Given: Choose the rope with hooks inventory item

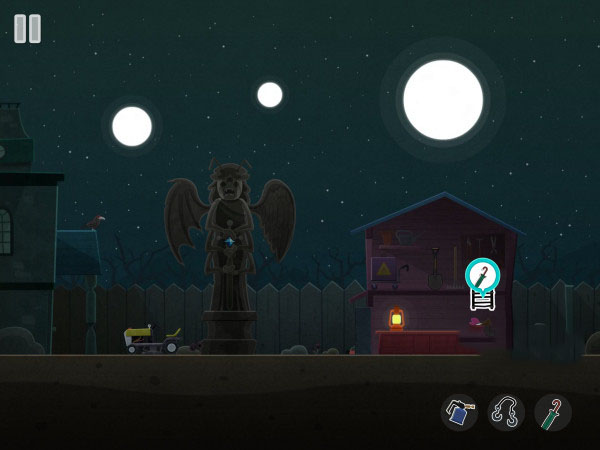Looking at the screenshot, I should tap(506, 412).
